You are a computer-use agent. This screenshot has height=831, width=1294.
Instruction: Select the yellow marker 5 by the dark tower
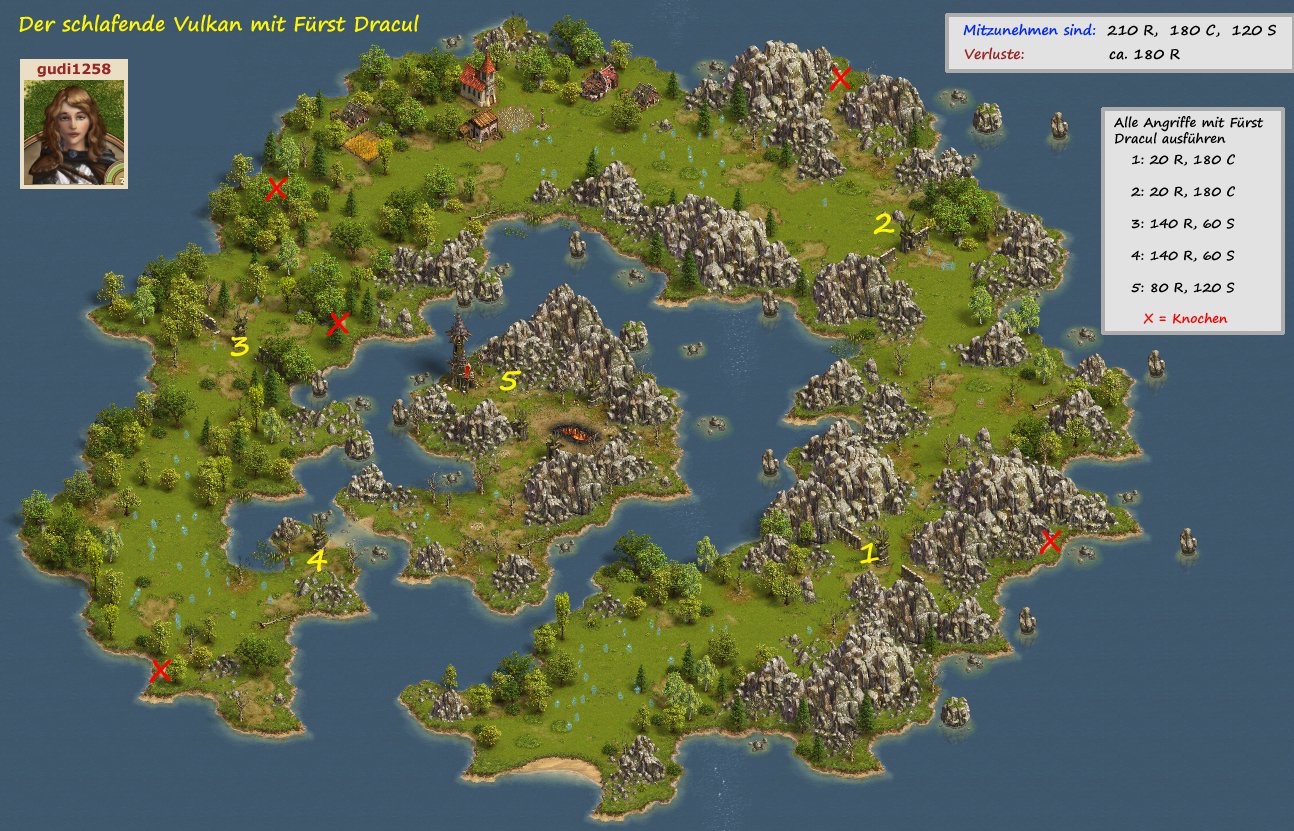[510, 381]
